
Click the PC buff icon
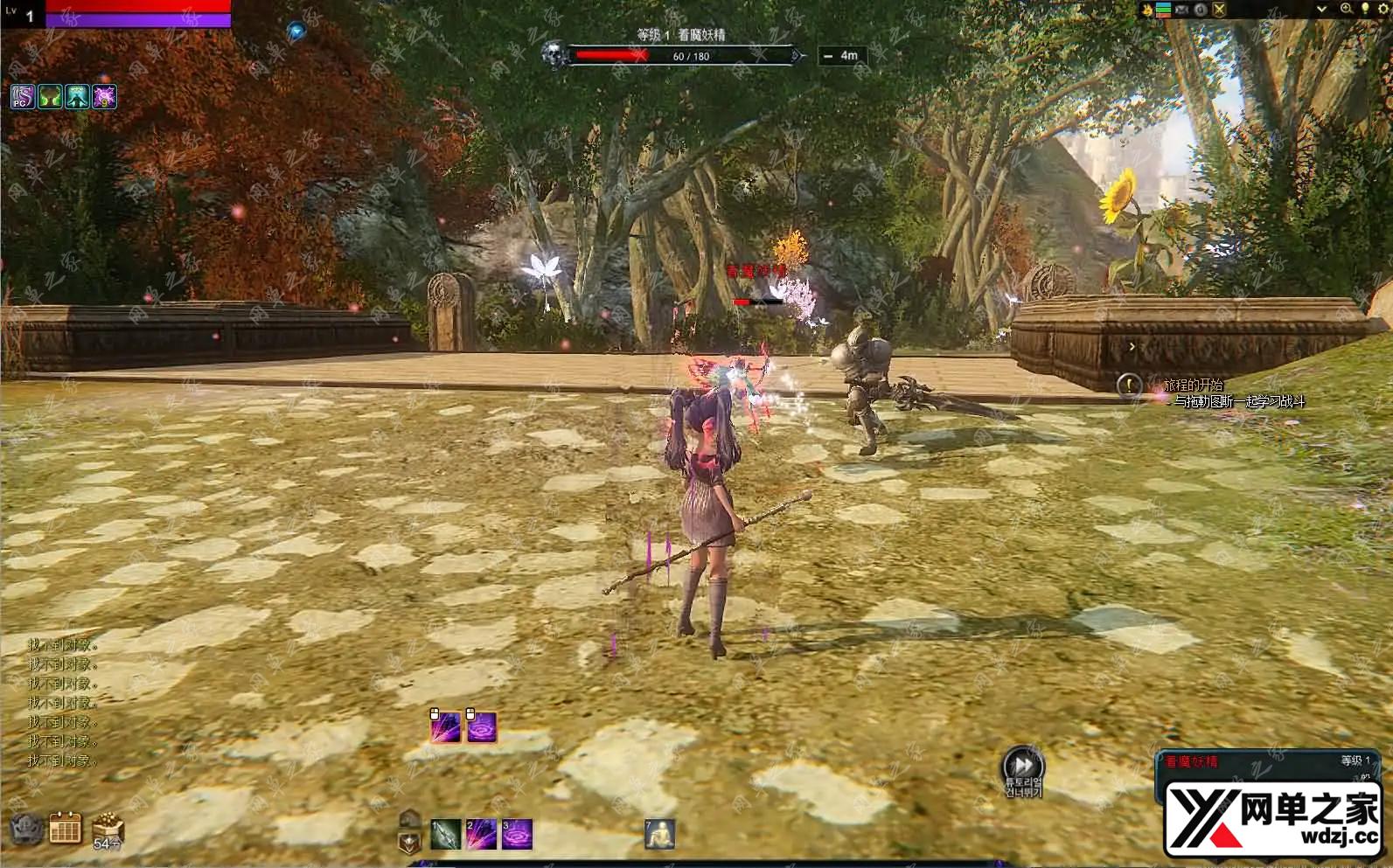[x=23, y=96]
